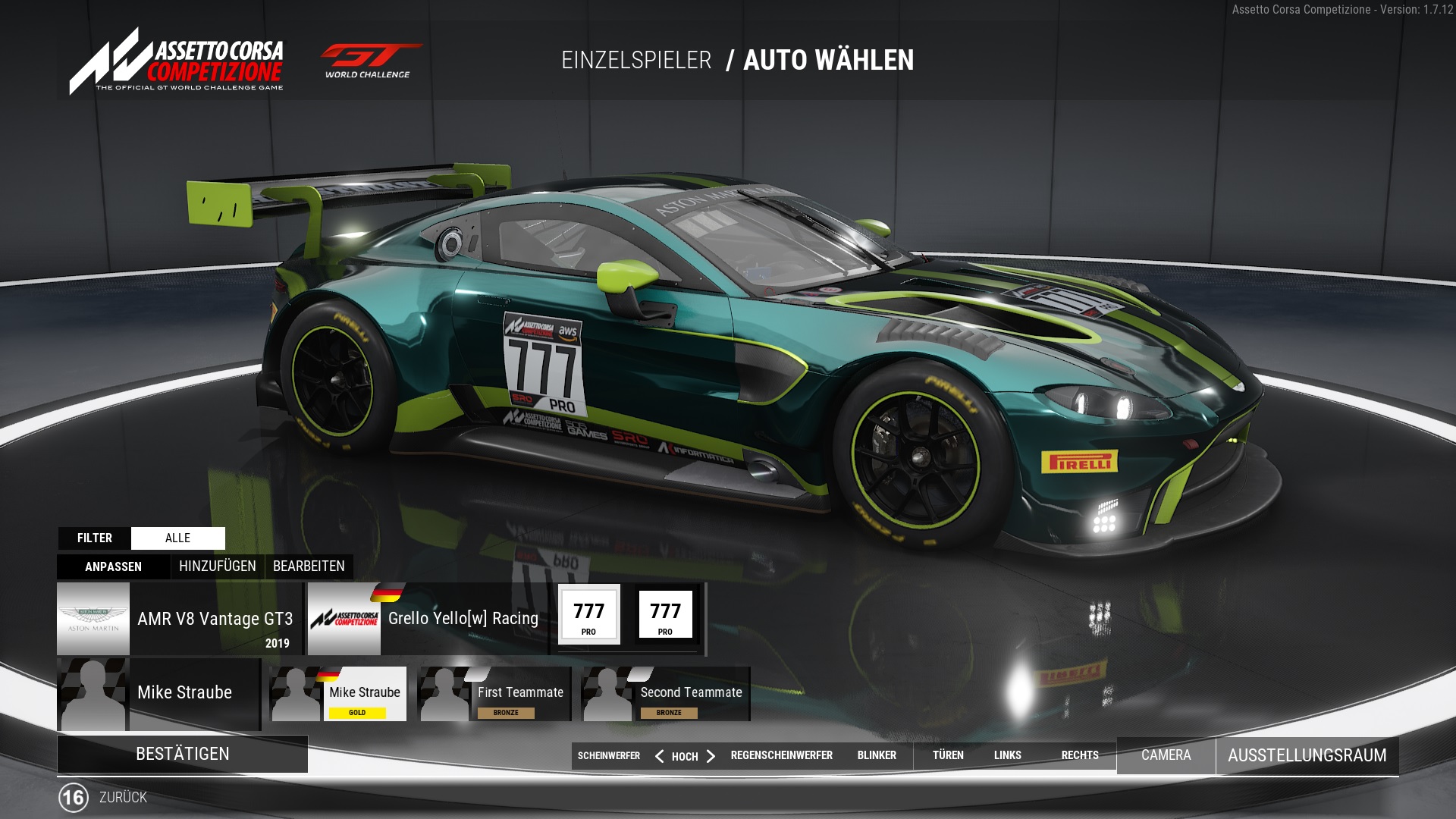Screen dimensions: 1456x819
Task: Select the First Teammate bronze driver card
Action: coord(494,694)
